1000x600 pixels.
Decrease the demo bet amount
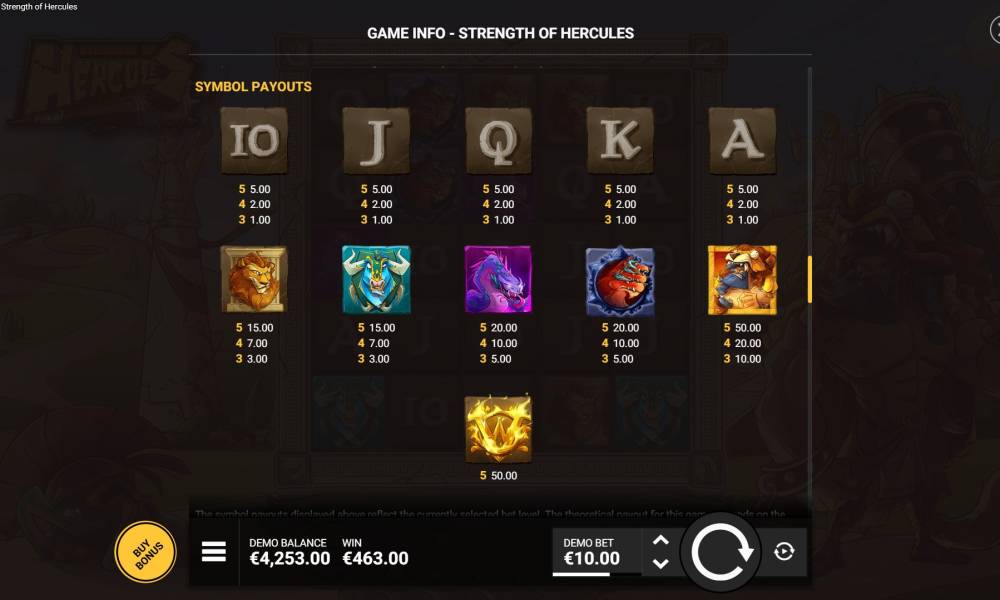click(660, 564)
